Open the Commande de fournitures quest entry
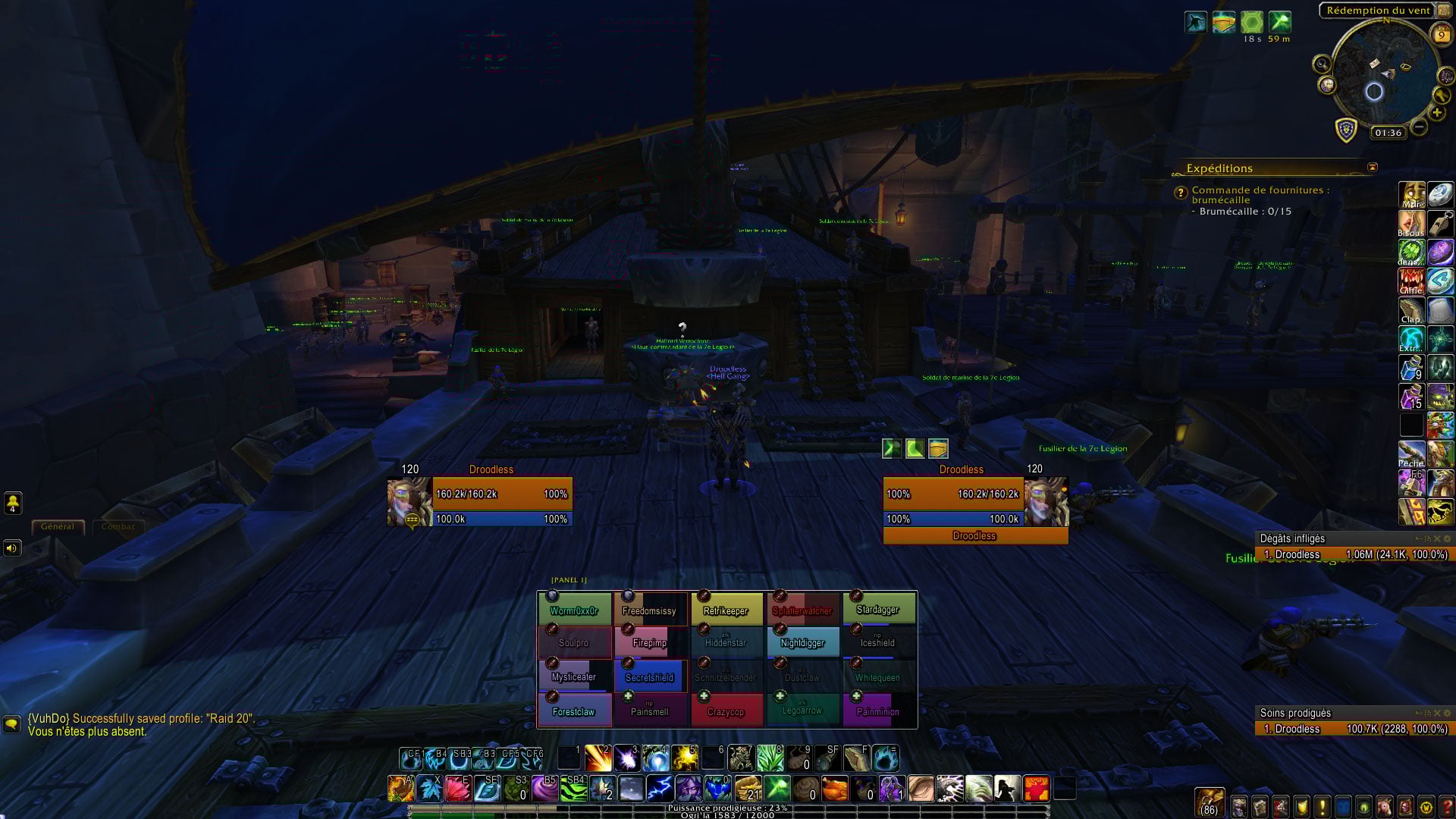The image size is (1456, 819). 1260,195
